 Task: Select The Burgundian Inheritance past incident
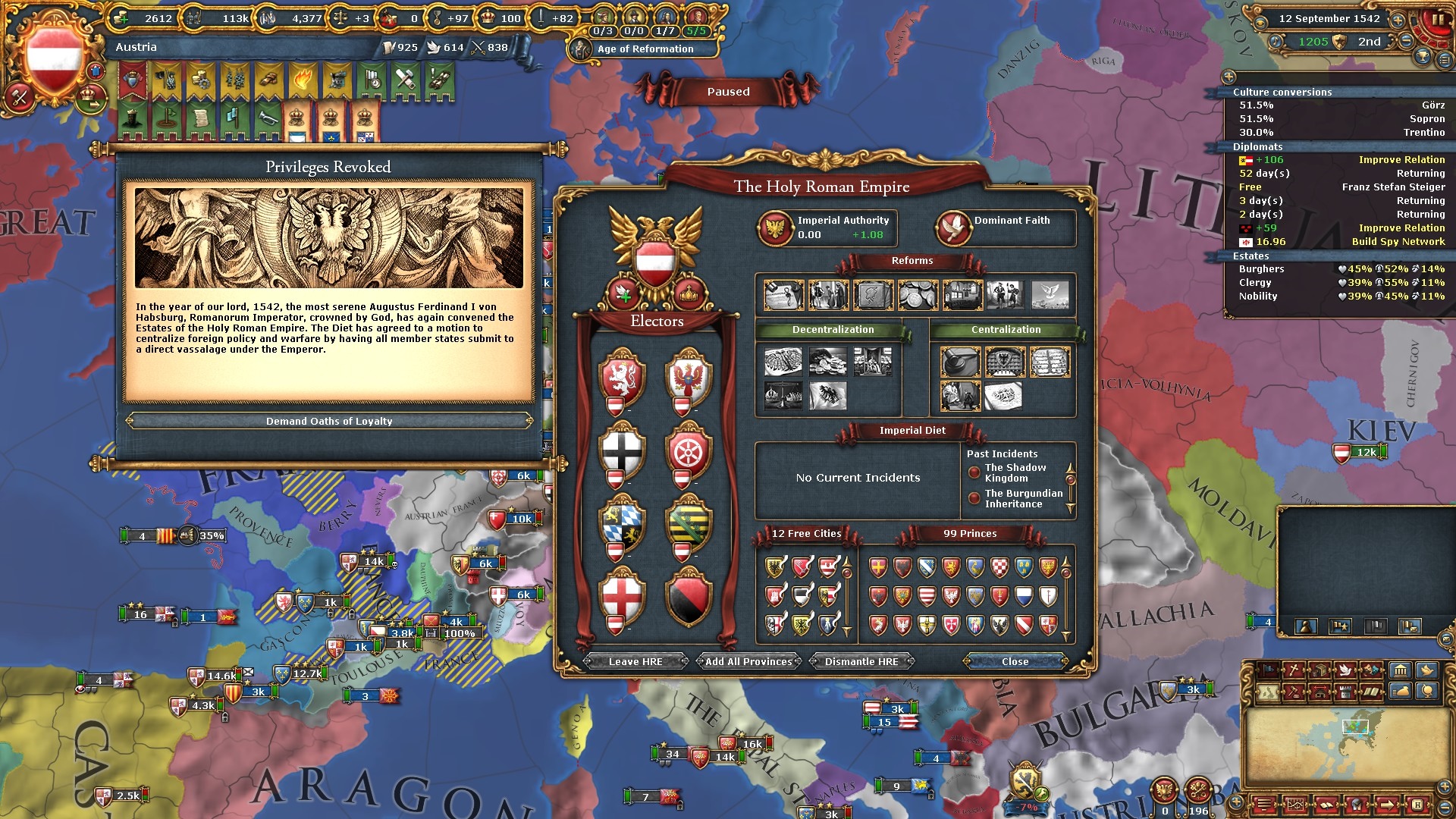1023,499
